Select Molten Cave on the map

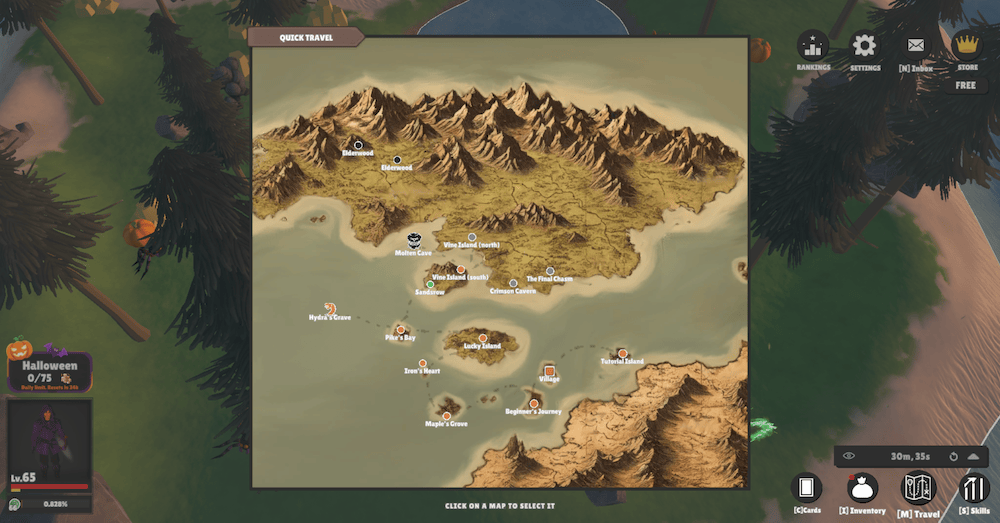(x=414, y=241)
